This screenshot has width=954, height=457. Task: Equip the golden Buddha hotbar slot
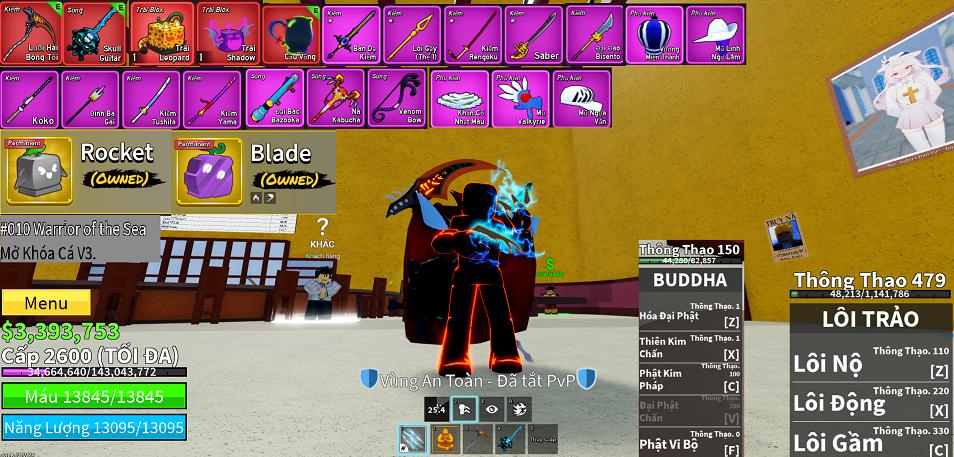pyautogui.click(x=445, y=439)
